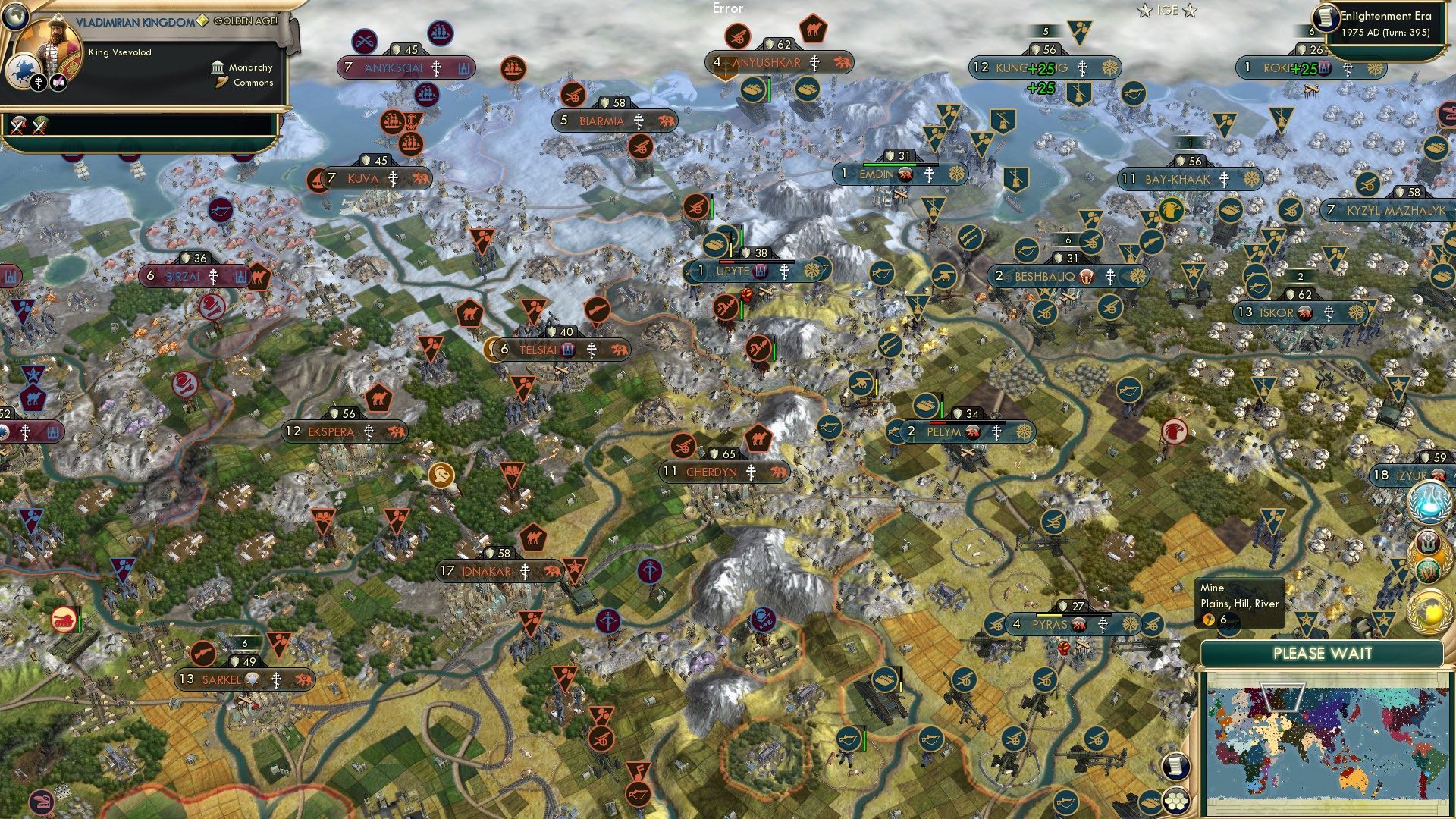The height and width of the screenshot is (819, 1456).
Task: Select the Monarchy social policy icon
Action: coord(218,67)
